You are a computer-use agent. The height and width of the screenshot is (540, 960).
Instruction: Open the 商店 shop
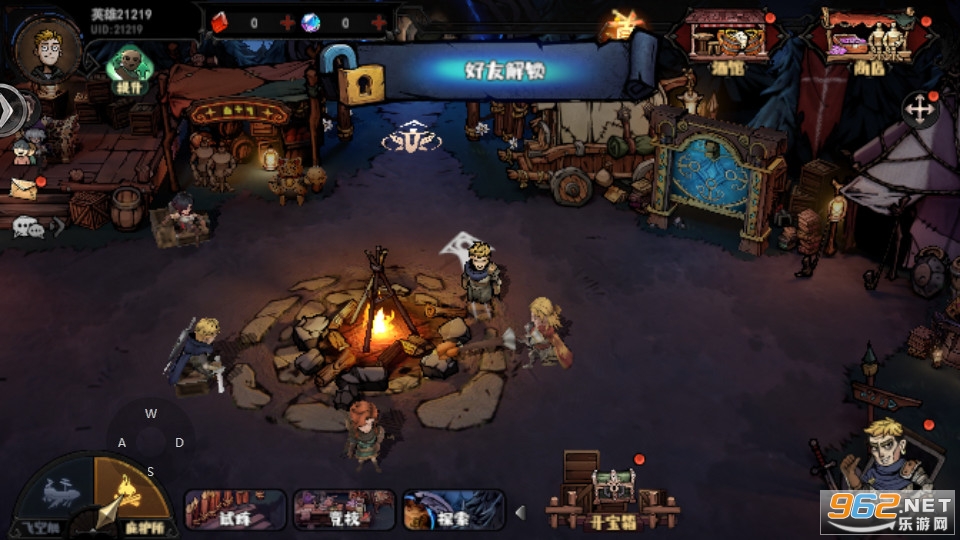coord(865,41)
